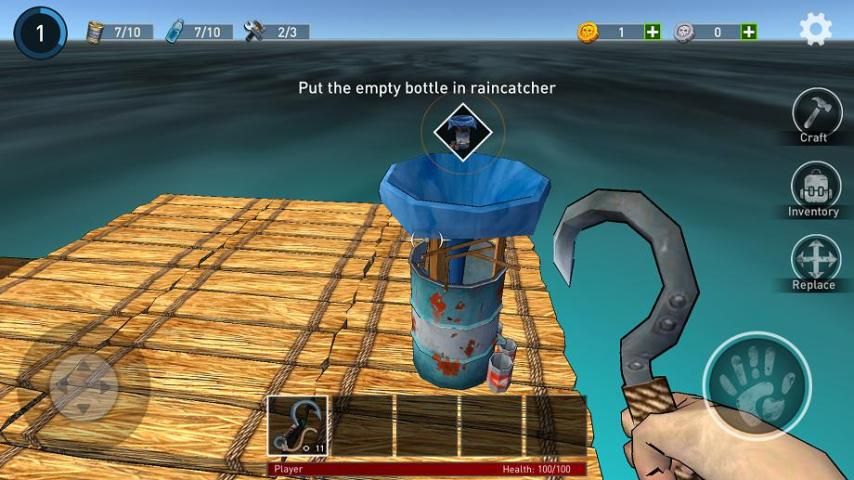Image resolution: width=854 pixels, height=480 pixels.
Task: Add gold coins with the plus button
Action: point(653,32)
